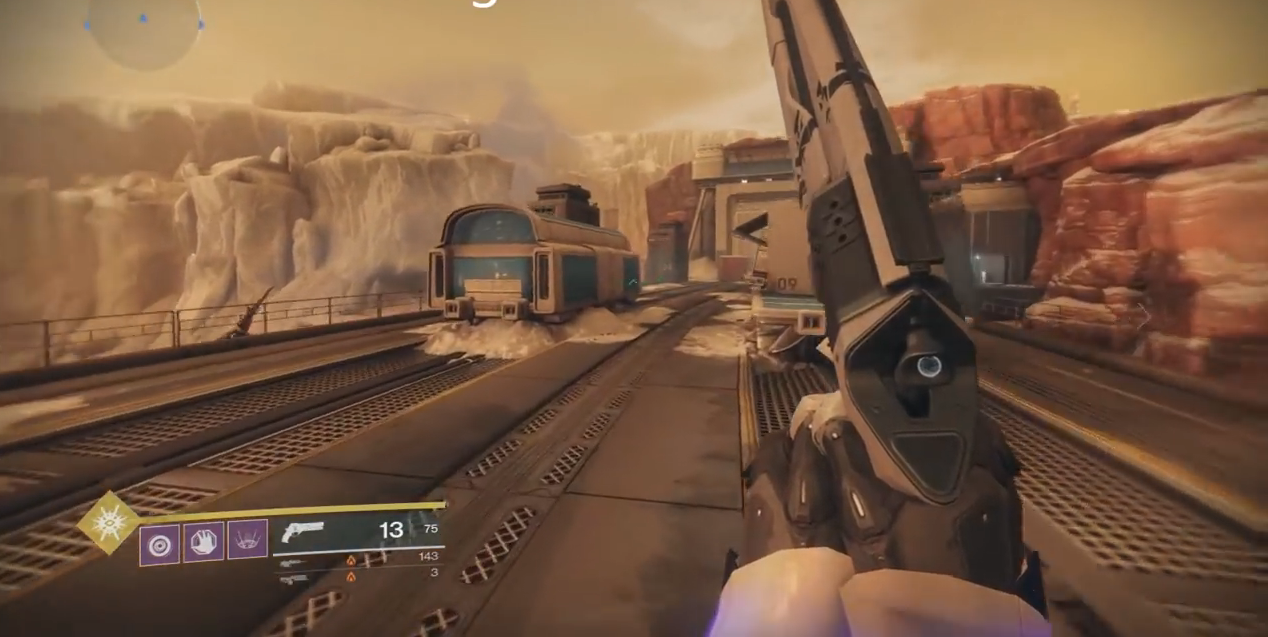The image size is (1268, 637).
Task: Activate the golden diamond super ability icon
Action: (109, 523)
